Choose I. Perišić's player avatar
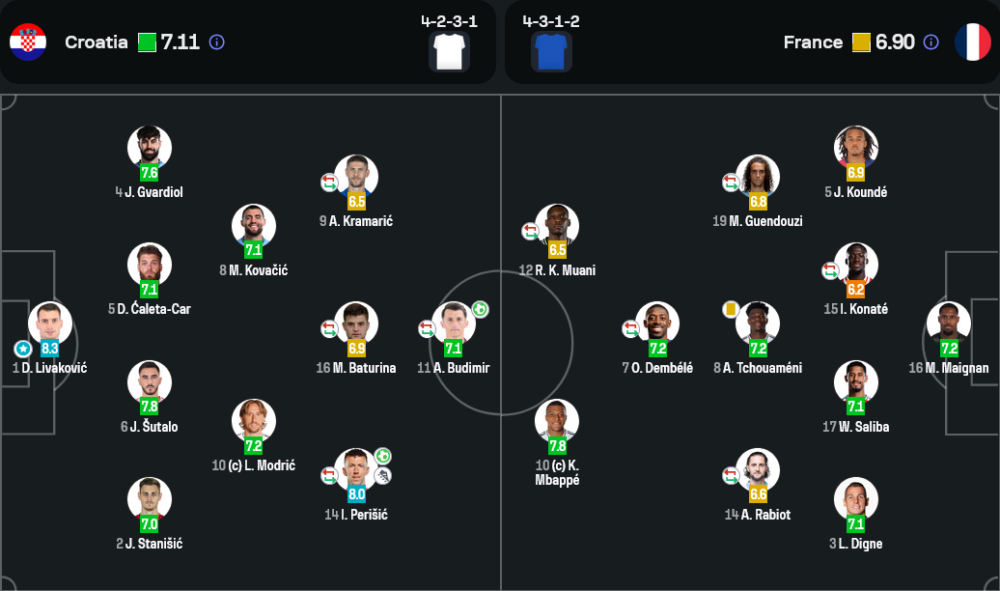 tap(356, 469)
